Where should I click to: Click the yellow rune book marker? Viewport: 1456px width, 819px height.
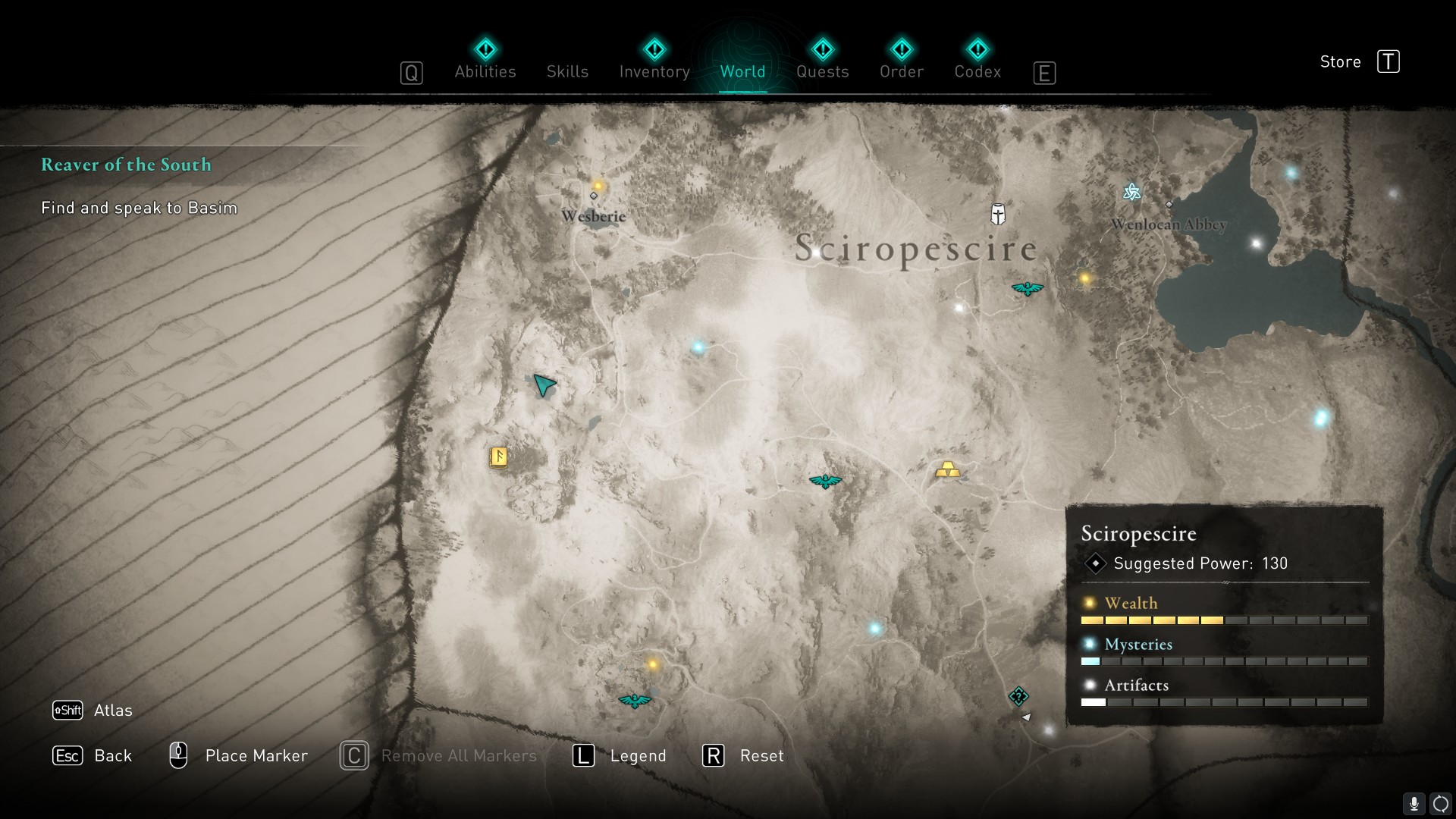click(x=498, y=457)
